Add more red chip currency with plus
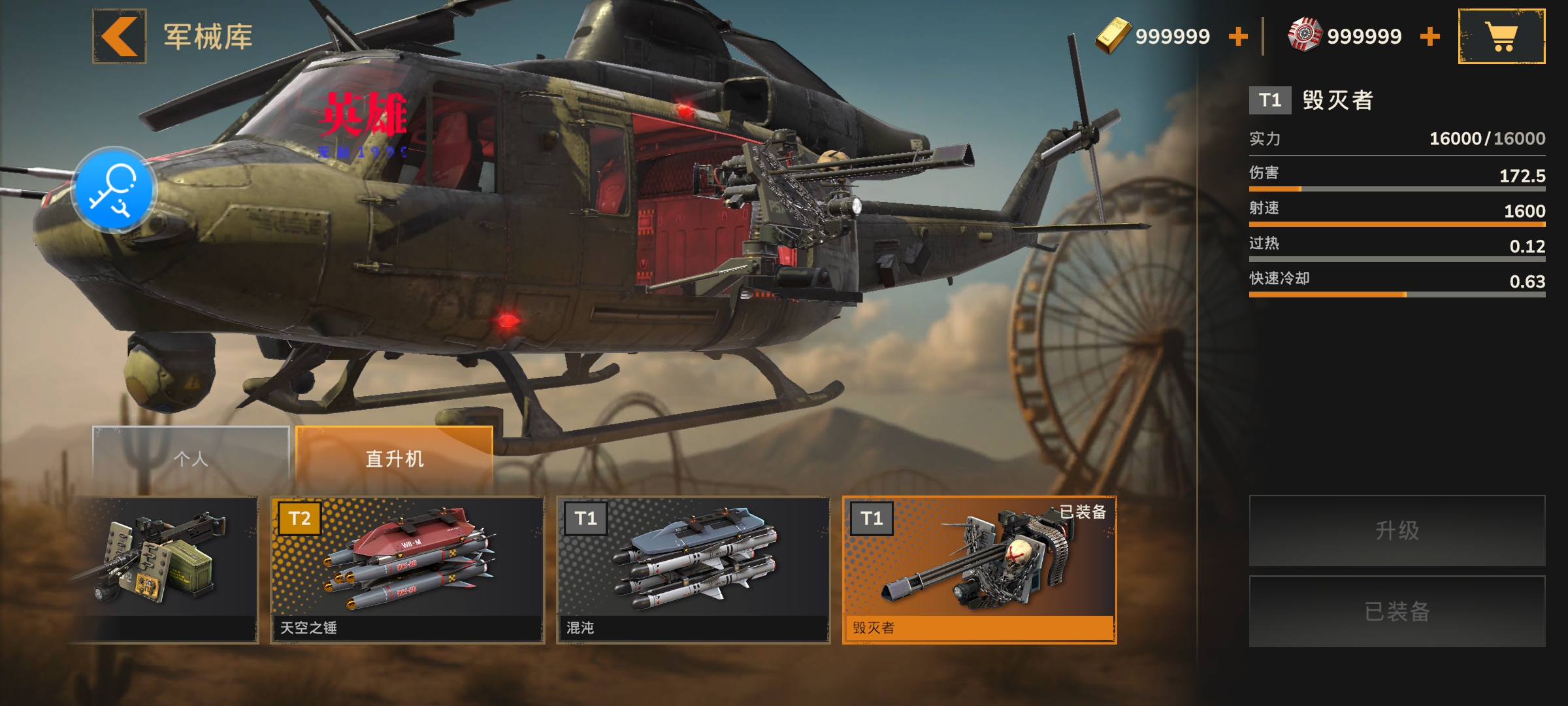This screenshot has height=706, width=1568. pyautogui.click(x=1429, y=37)
